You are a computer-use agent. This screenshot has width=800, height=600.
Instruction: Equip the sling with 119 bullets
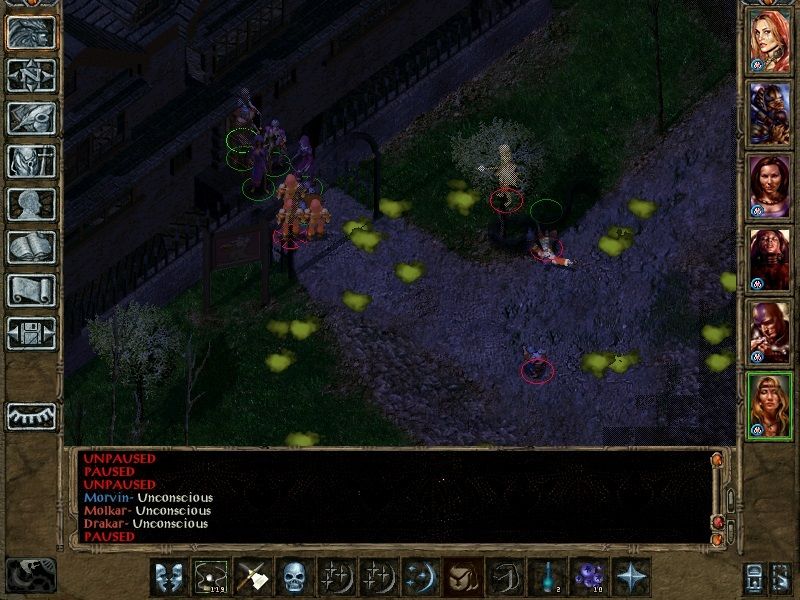click(x=208, y=576)
